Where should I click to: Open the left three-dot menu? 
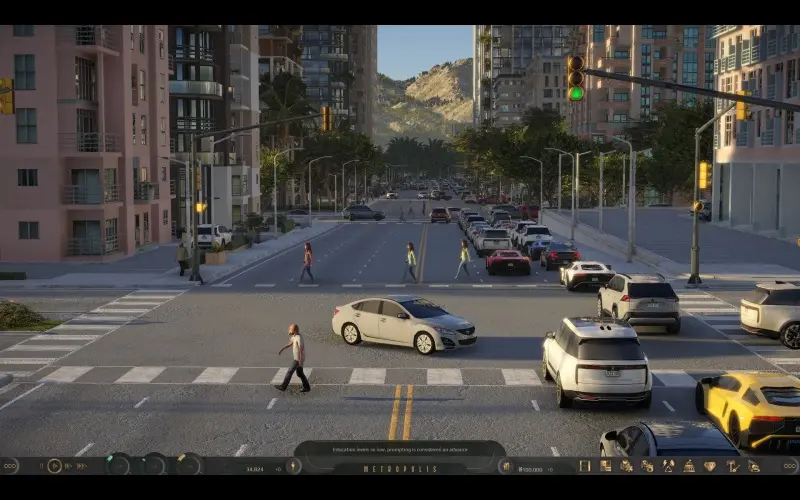10,466
